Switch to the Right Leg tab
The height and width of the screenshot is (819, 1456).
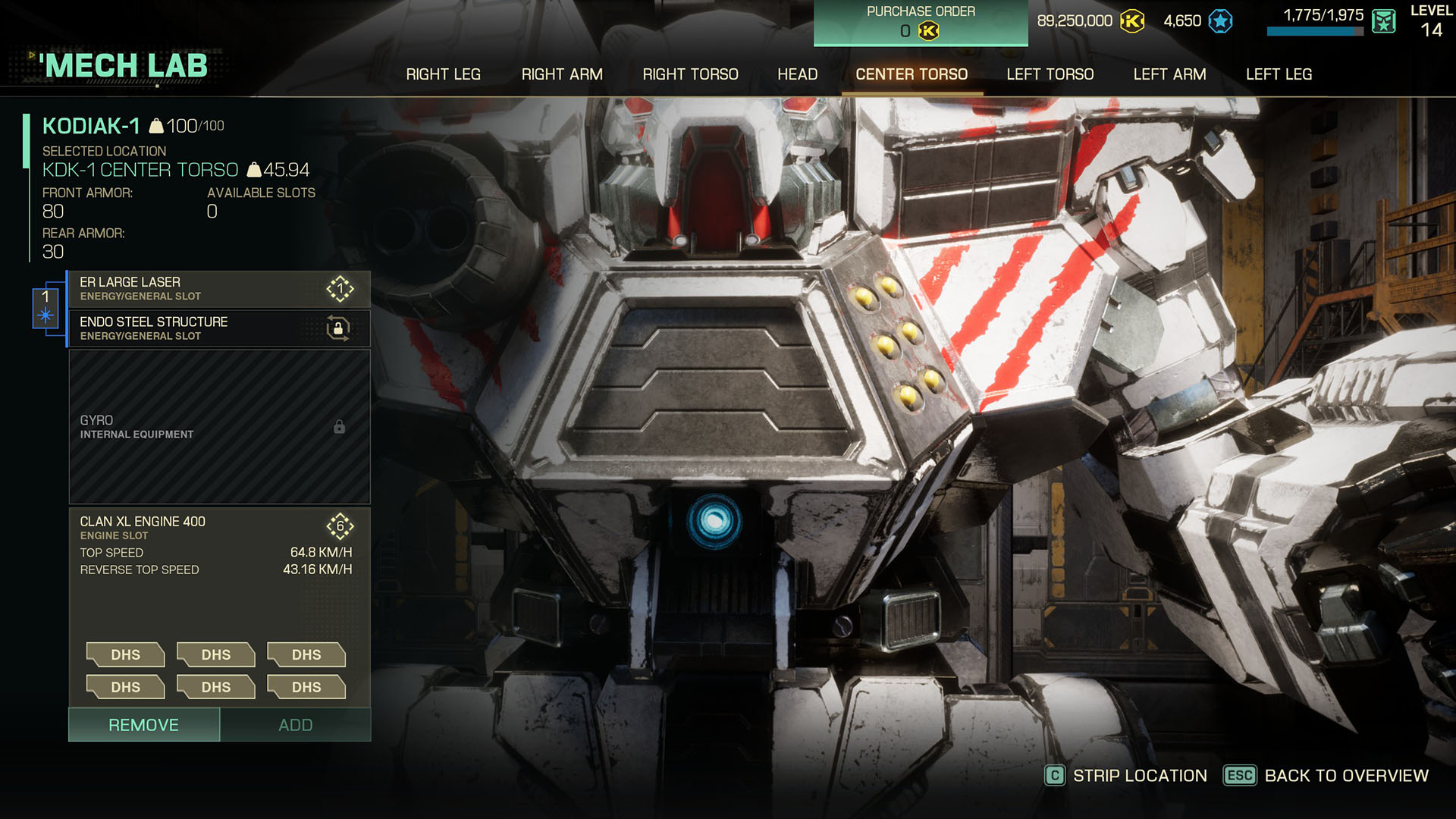(443, 74)
